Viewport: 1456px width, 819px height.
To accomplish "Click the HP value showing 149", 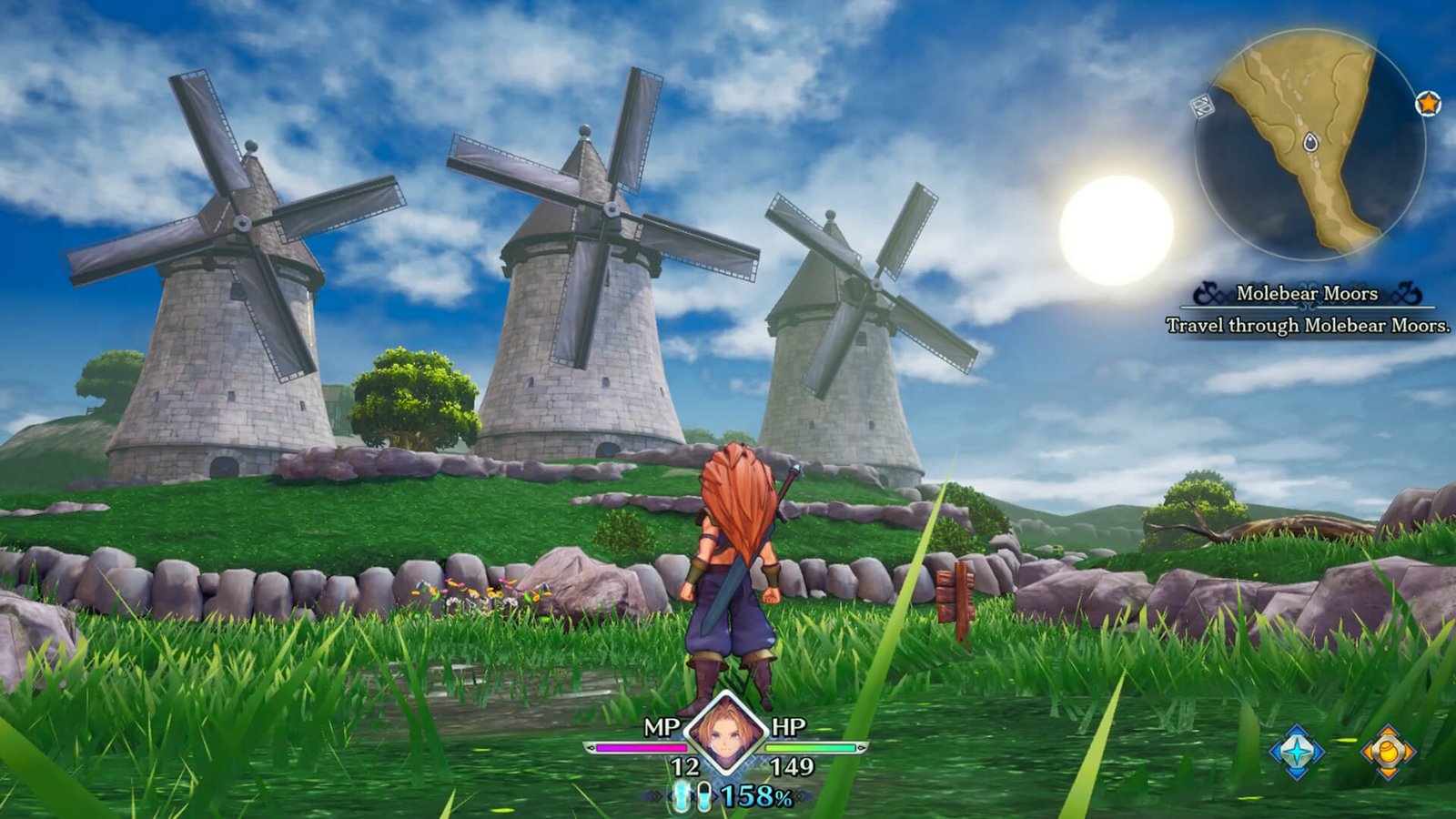I will [793, 765].
